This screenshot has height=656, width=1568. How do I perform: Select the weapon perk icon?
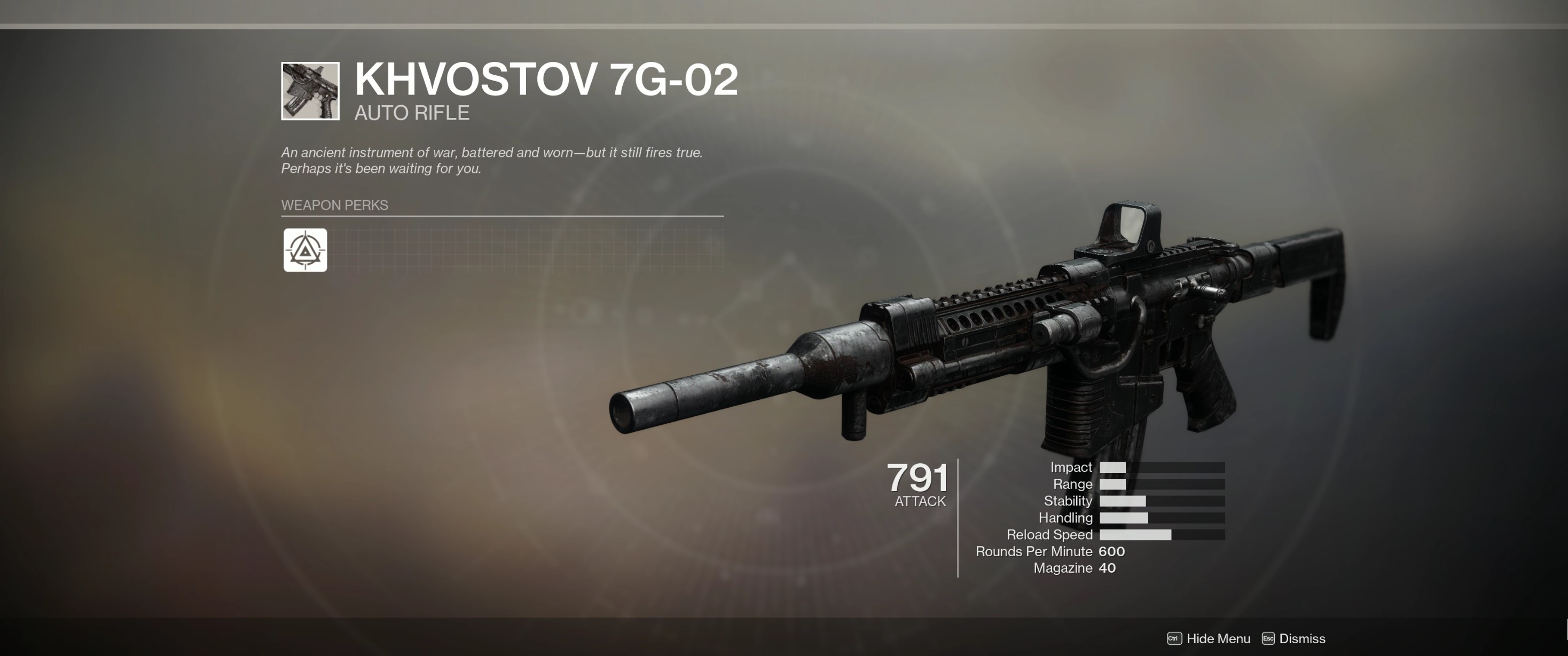[305, 250]
